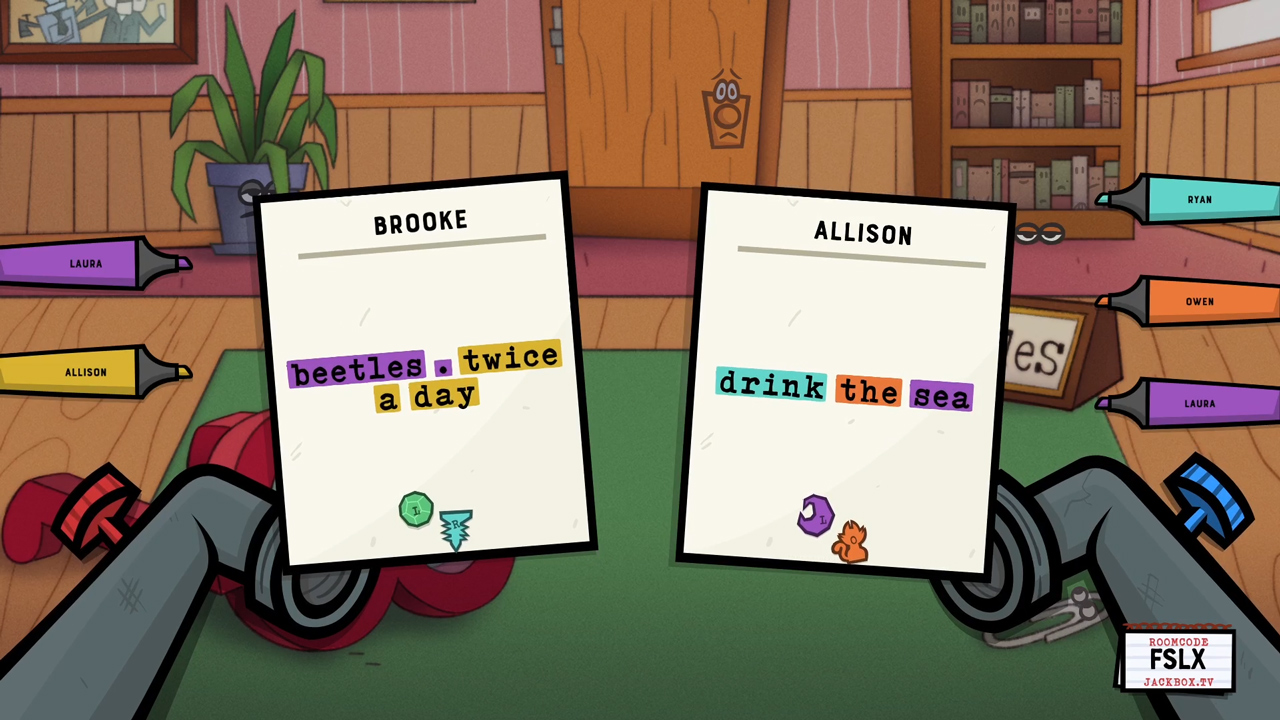Grab Ryan's teal highlighter at top right
Screen dimensions: 1280x720
1199,199
